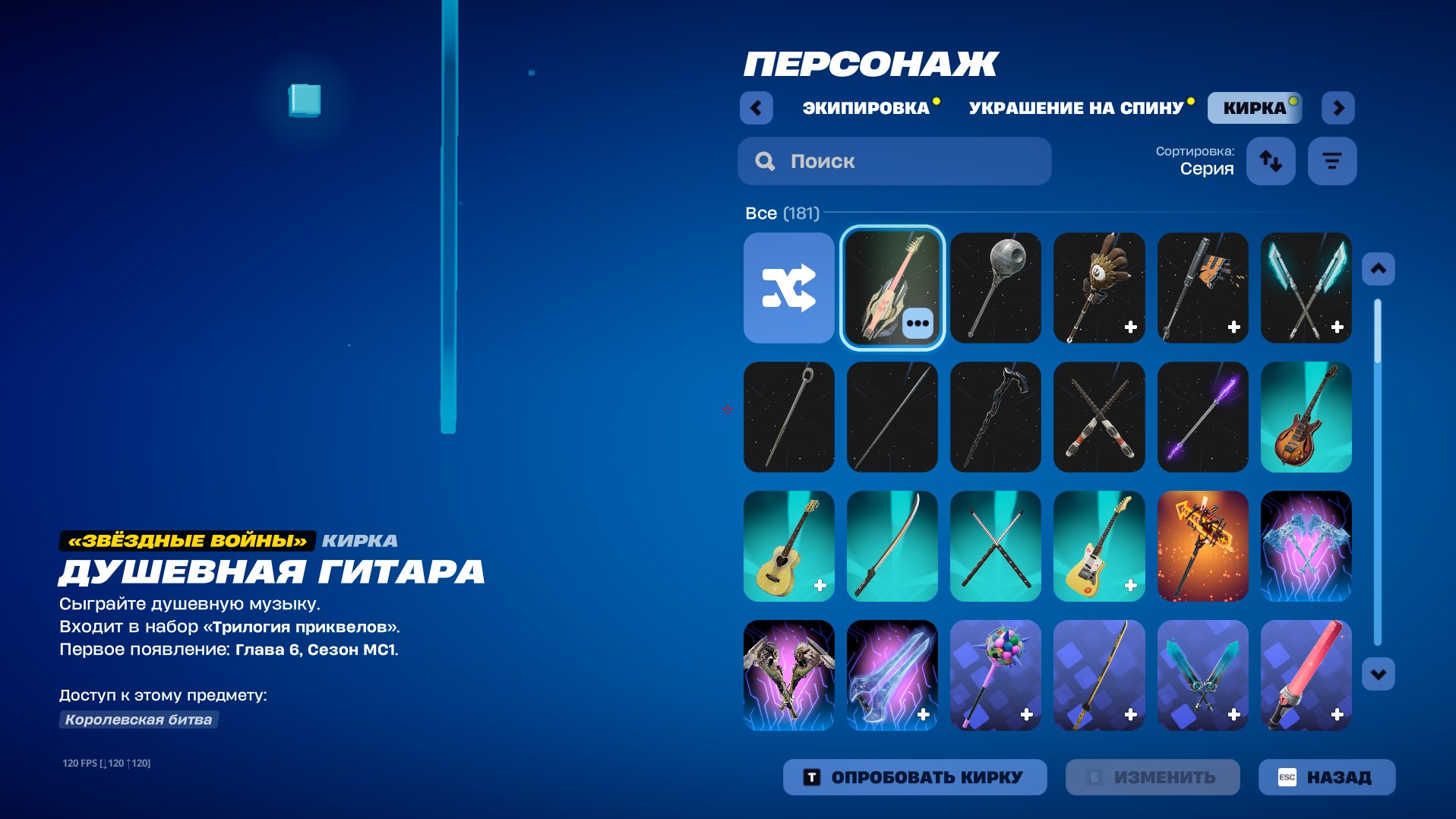The width and height of the screenshot is (1456, 819).
Task: Open the filter icon next to sorting
Action: (1331, 160)
